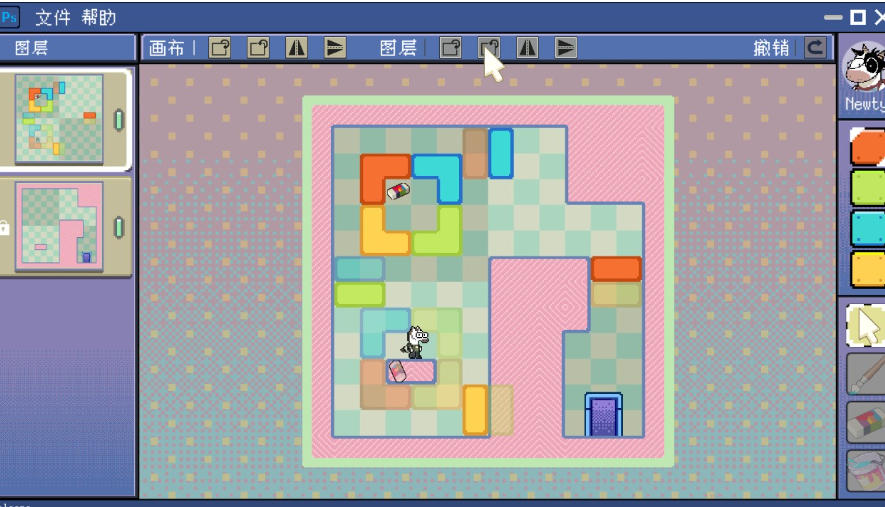Click the 撤销 undo arrow button
The height and width of the screenshot is (507, 885).
point(817,48)
